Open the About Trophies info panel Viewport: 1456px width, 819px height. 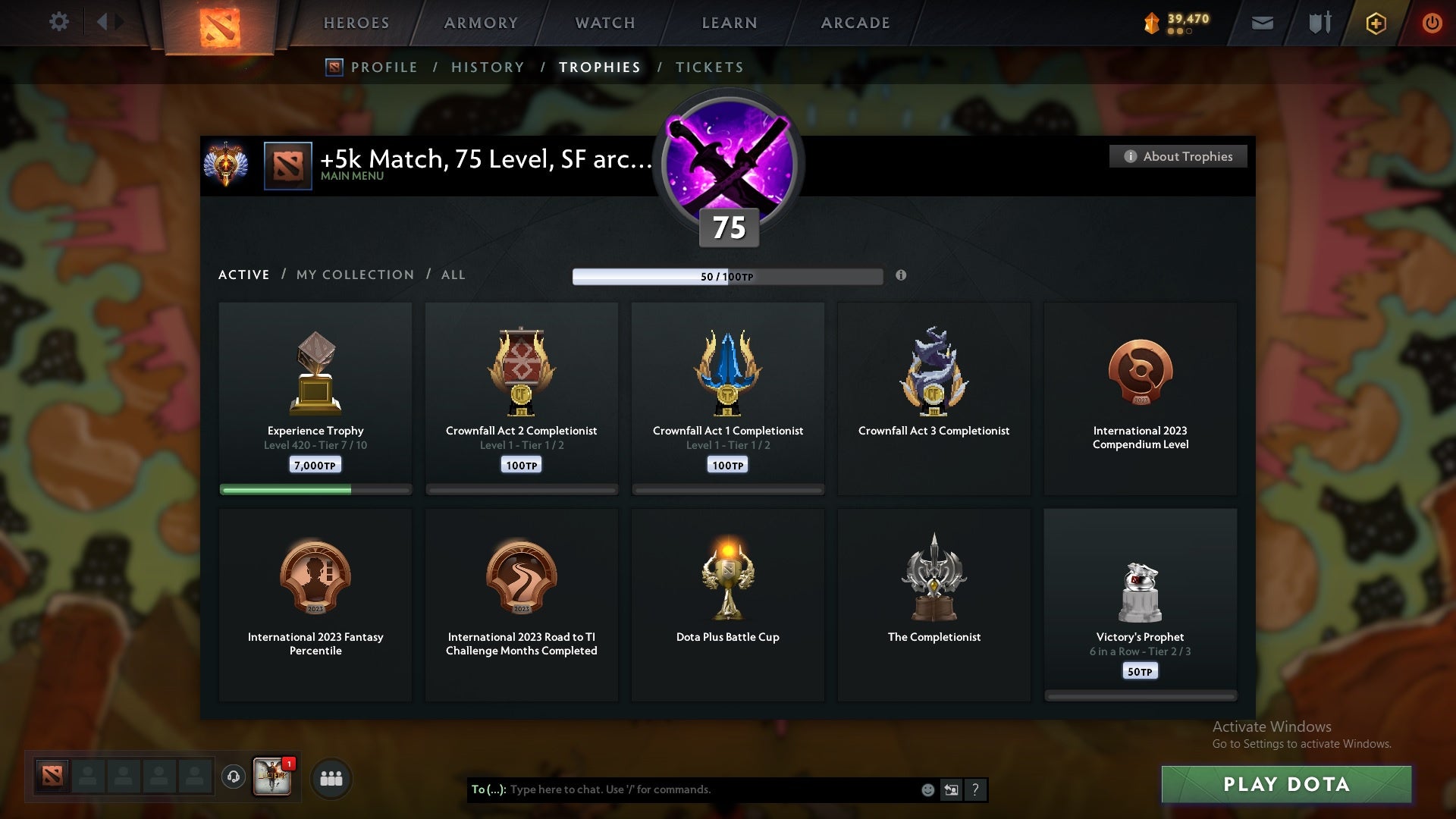1178,156
